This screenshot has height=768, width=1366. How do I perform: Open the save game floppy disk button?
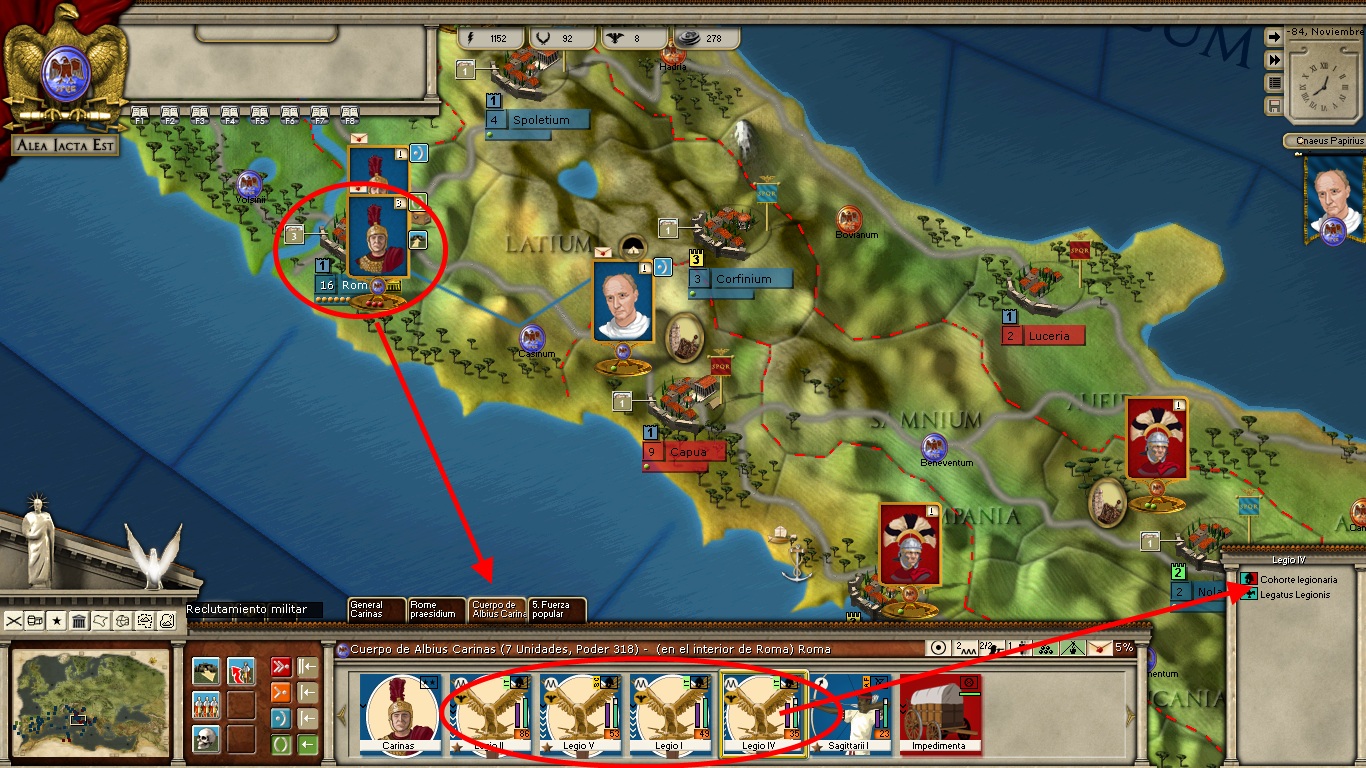pos(1274,105)
